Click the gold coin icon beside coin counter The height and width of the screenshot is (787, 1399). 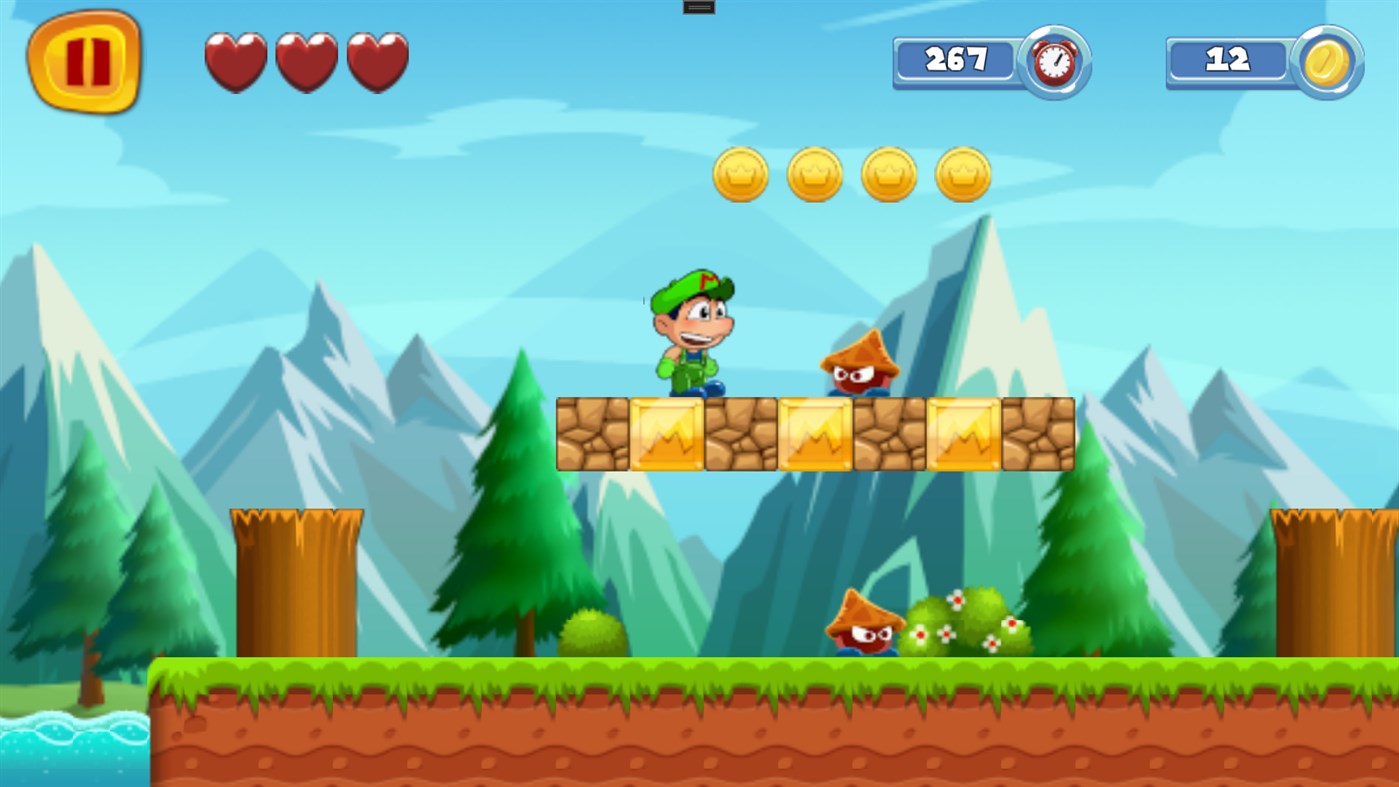[x=1326, y=62]
